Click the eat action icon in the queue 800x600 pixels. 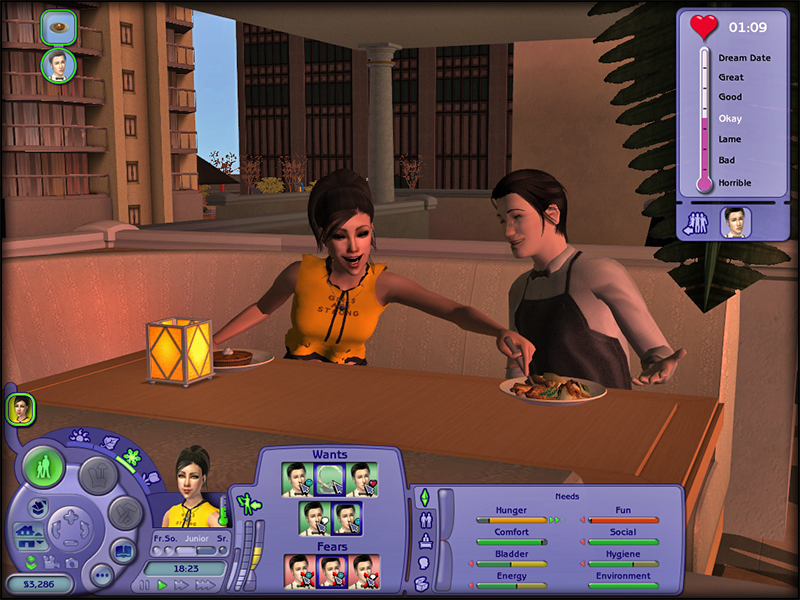[x=59, y=27]
